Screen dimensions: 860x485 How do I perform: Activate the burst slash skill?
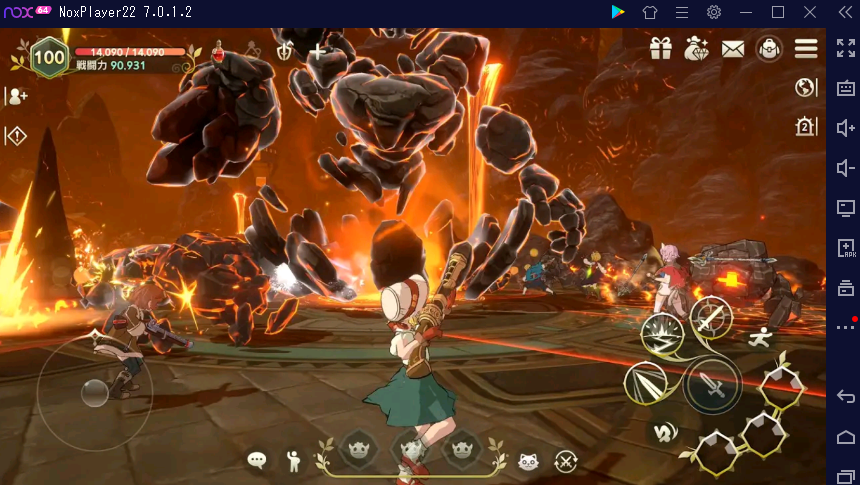pos(662,335)
